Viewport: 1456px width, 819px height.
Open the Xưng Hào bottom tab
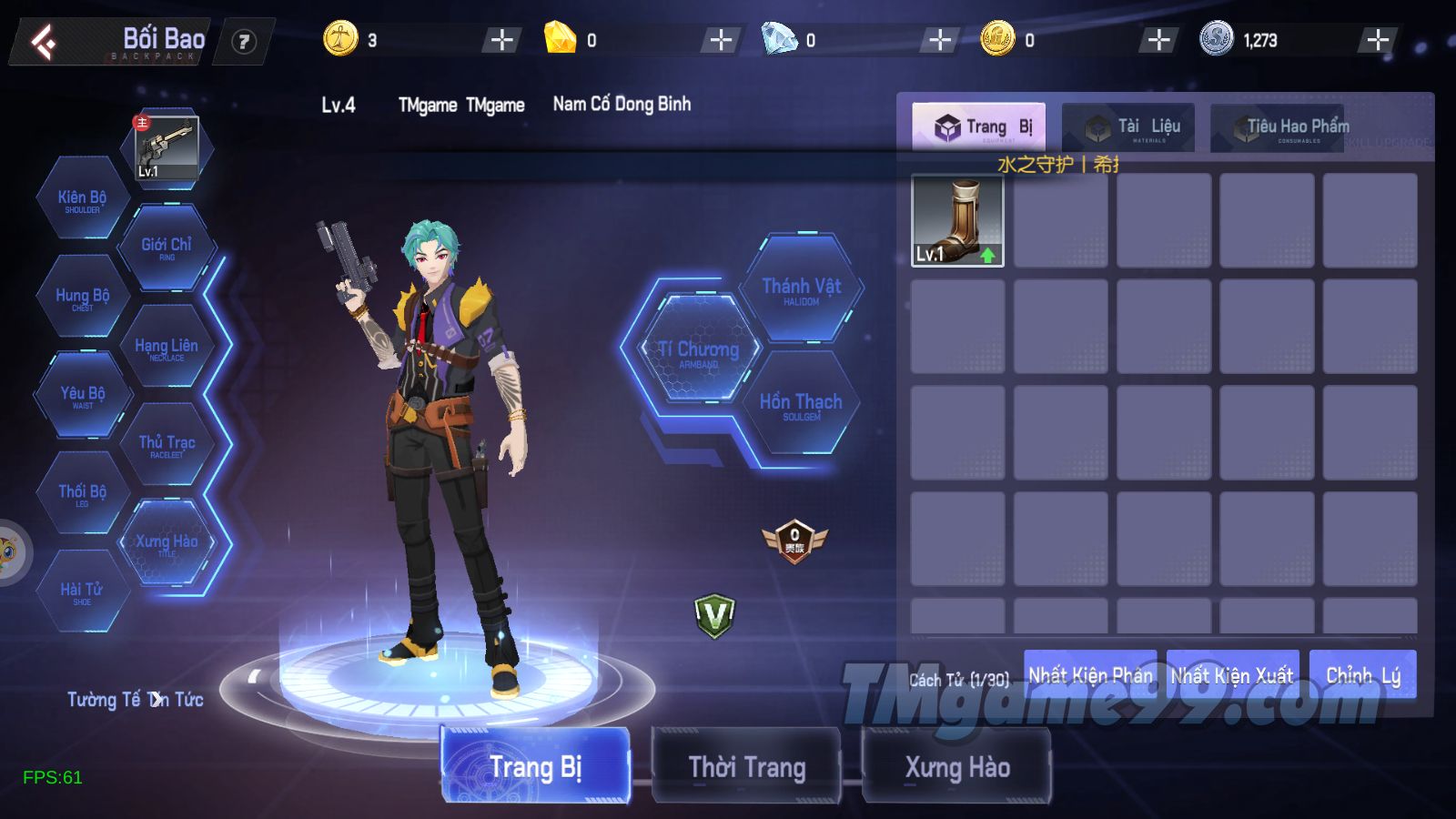point(956,766)
